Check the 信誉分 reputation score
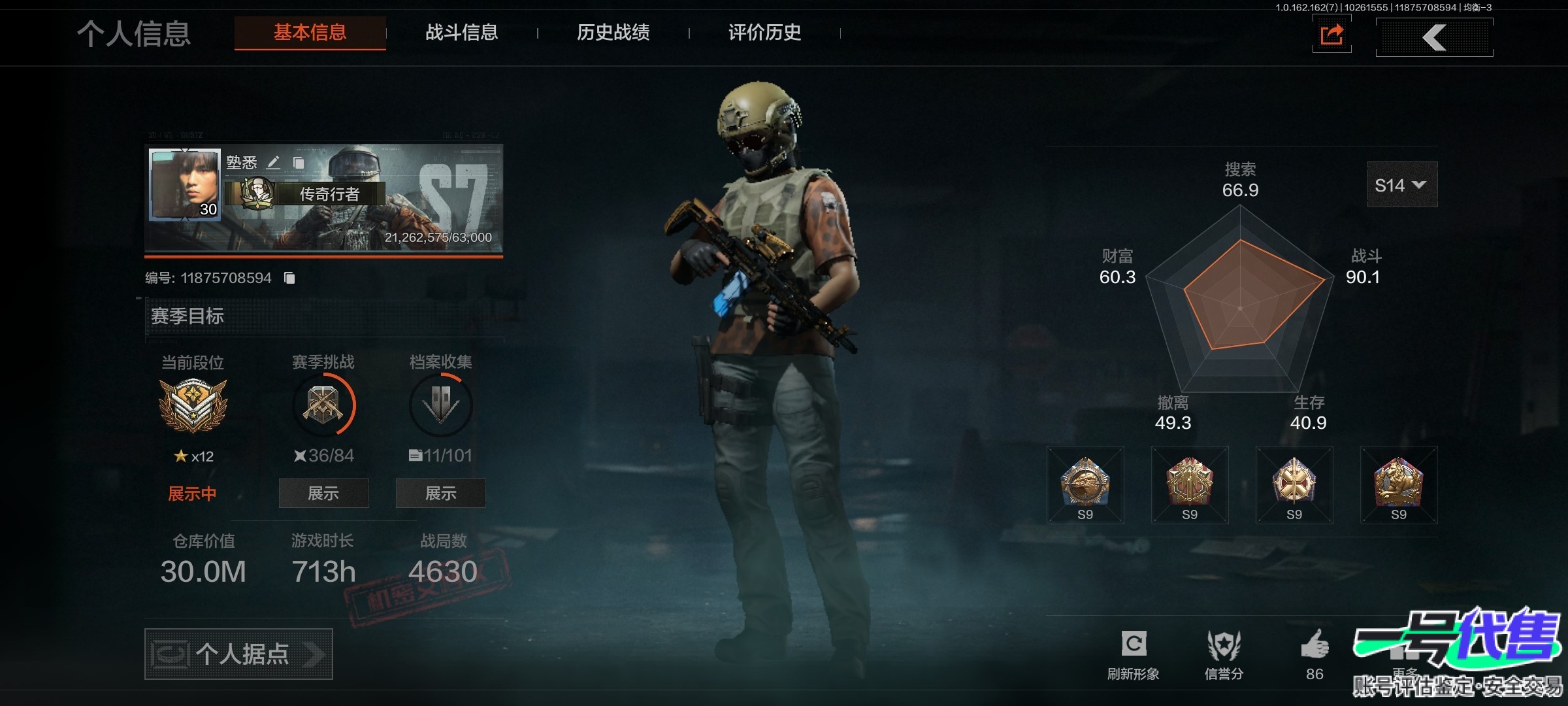Viewport: 1568px width, 706px height. click(x=1224, y=654)
